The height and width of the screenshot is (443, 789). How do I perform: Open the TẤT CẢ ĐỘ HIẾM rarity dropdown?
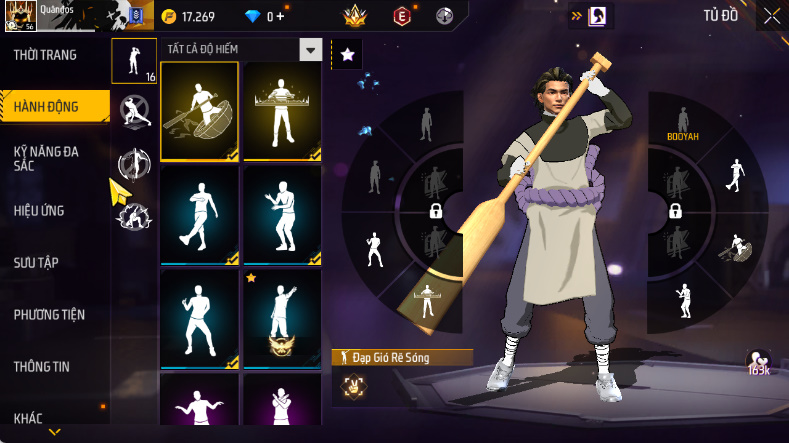point(311,50)
